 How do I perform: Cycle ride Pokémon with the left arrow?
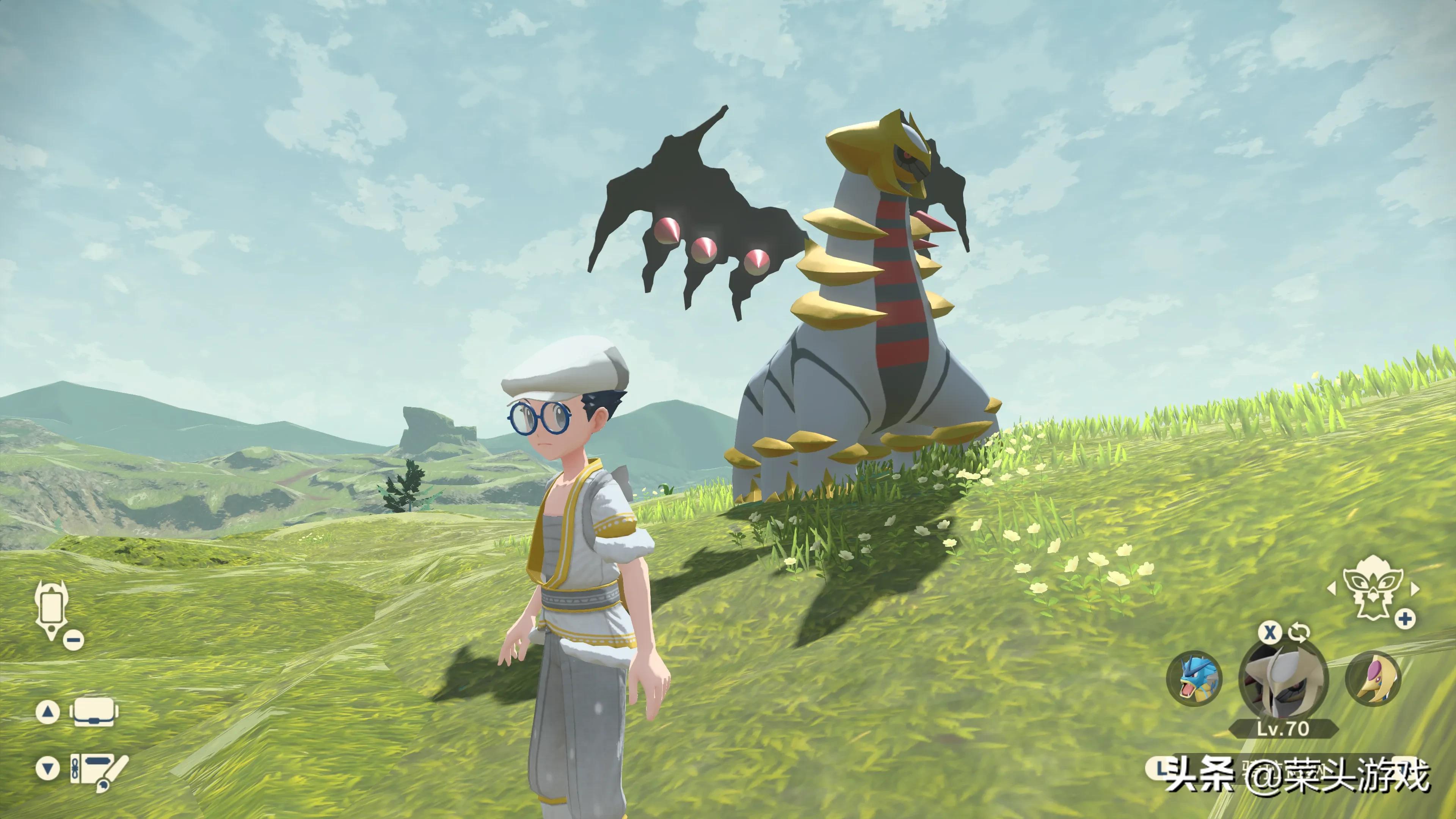(x=1332, y=588)
